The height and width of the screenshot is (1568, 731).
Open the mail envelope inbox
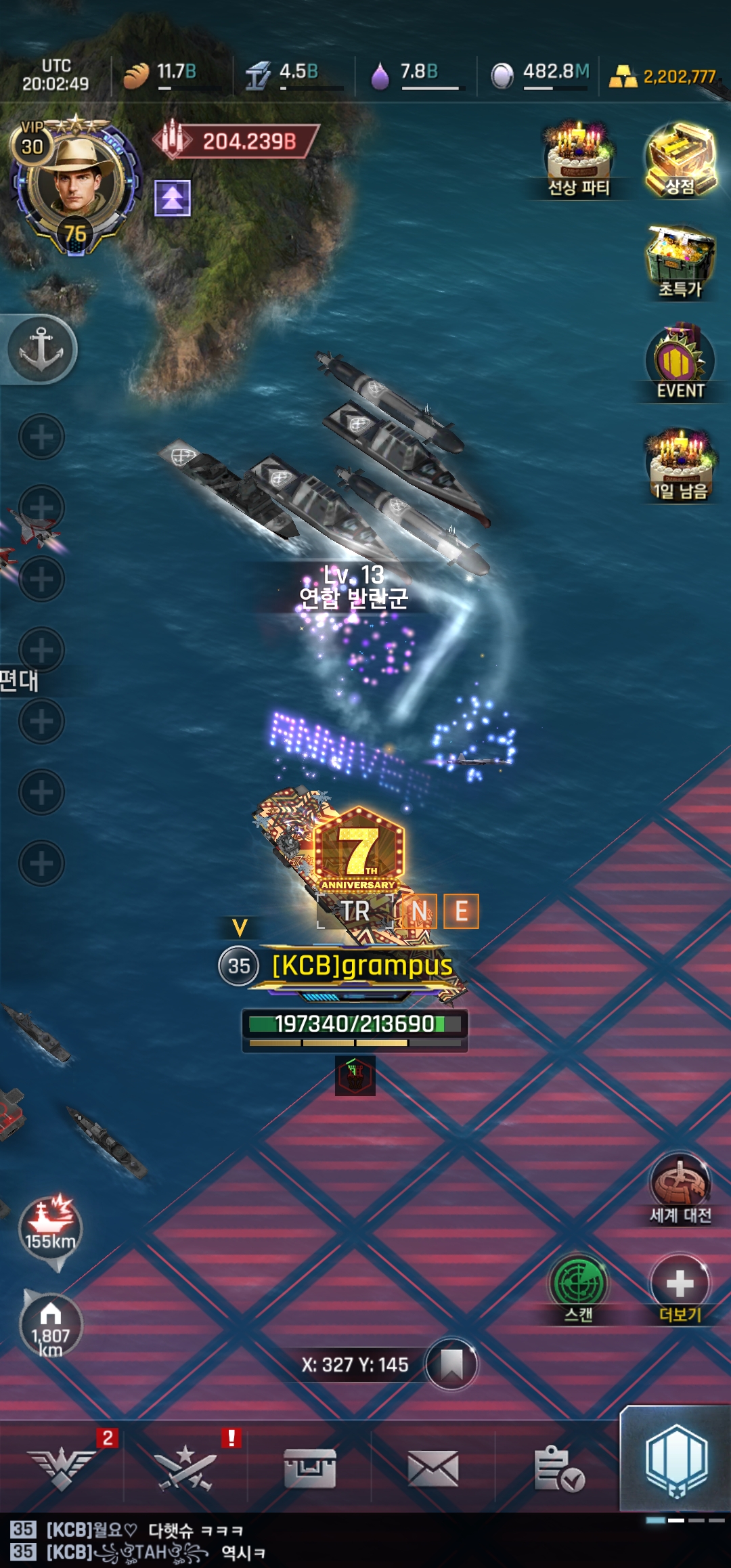pos(433,1468)
